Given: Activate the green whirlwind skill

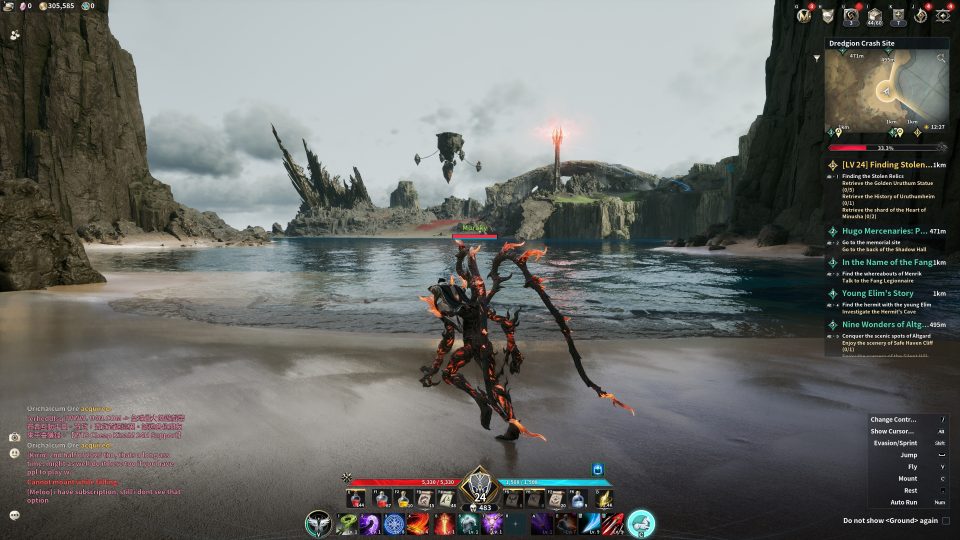Looking at the screenshot, I should click(x=347, y=523).
